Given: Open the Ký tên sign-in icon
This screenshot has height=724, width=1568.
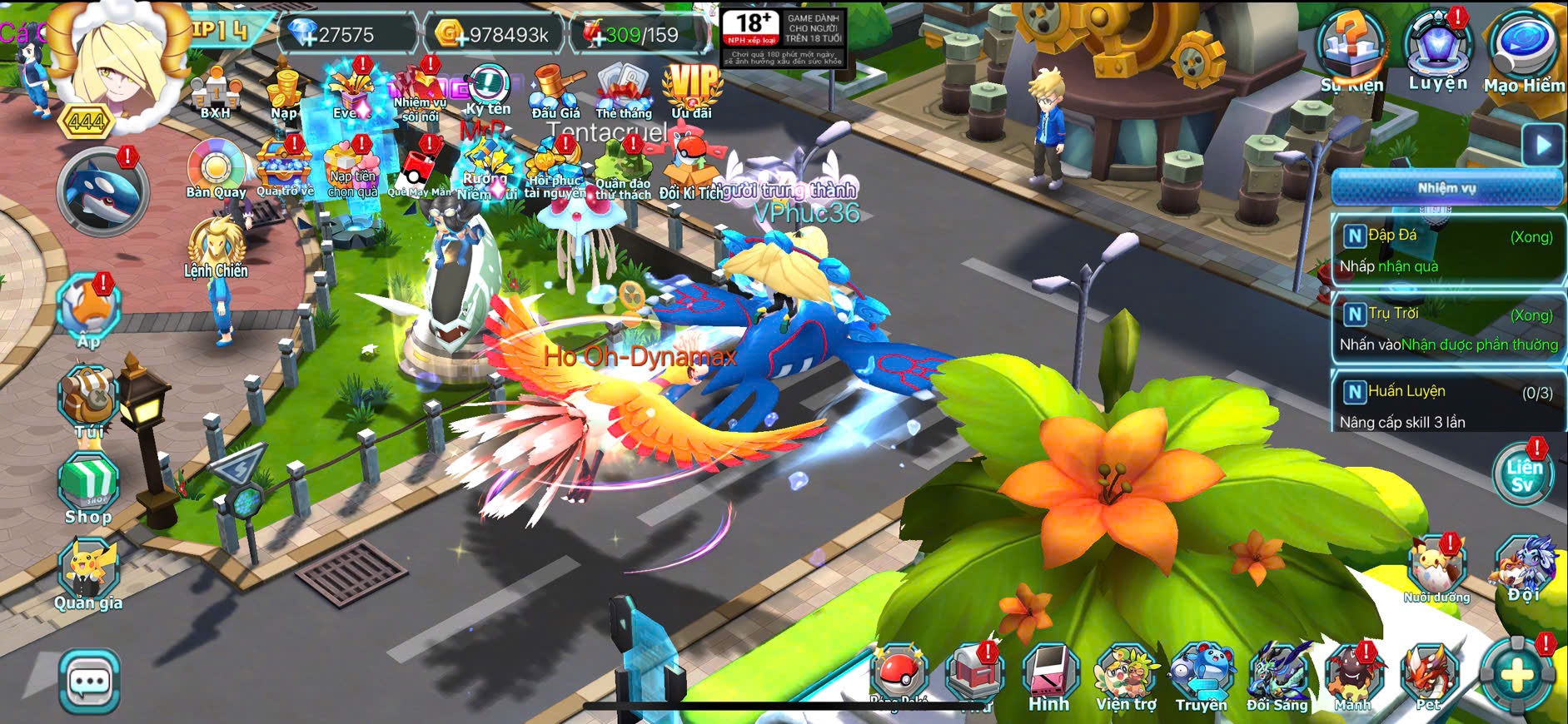Looking at the screenshot, I should point(488,90).
